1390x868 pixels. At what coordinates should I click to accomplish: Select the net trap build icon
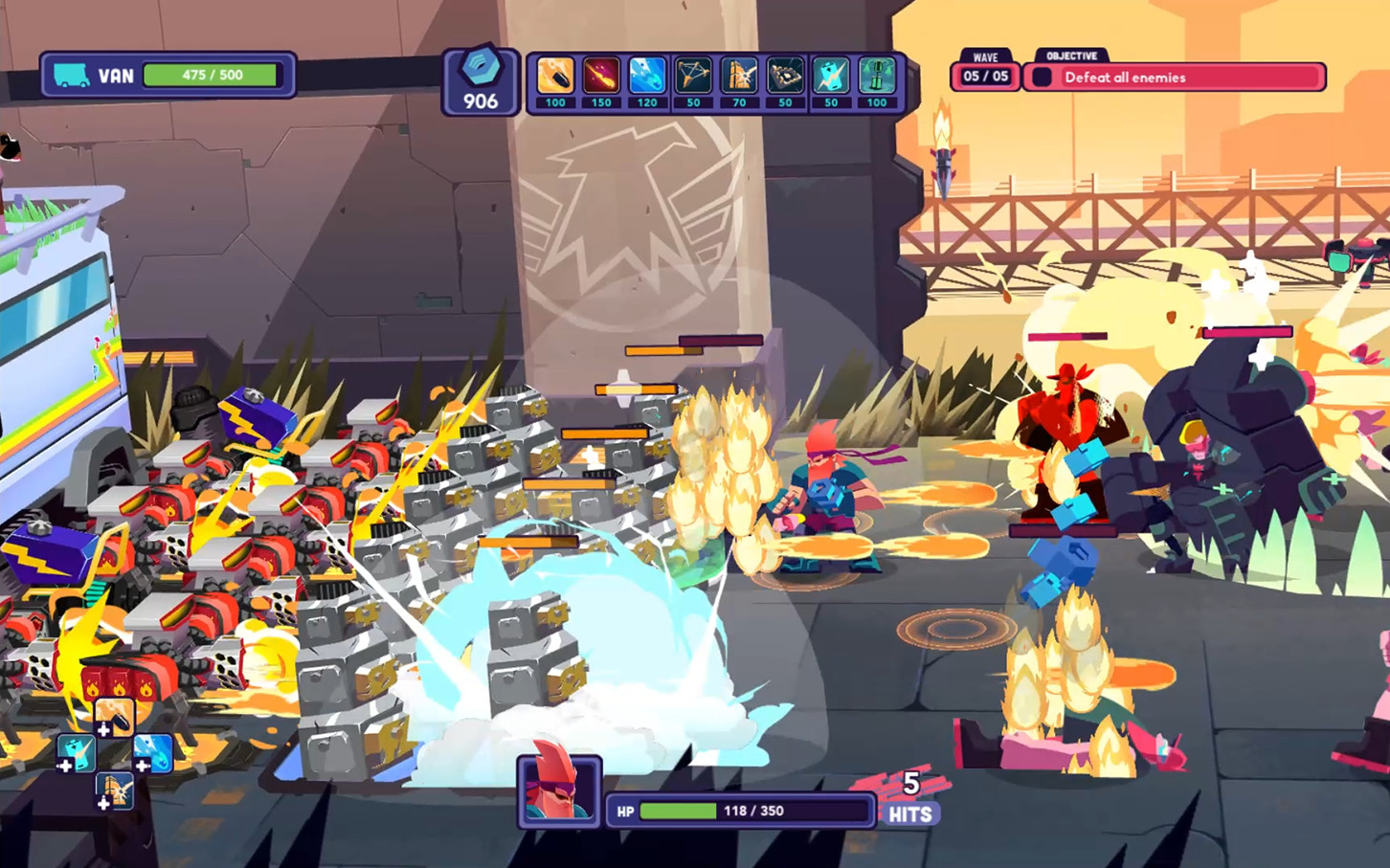pos(693,77)
